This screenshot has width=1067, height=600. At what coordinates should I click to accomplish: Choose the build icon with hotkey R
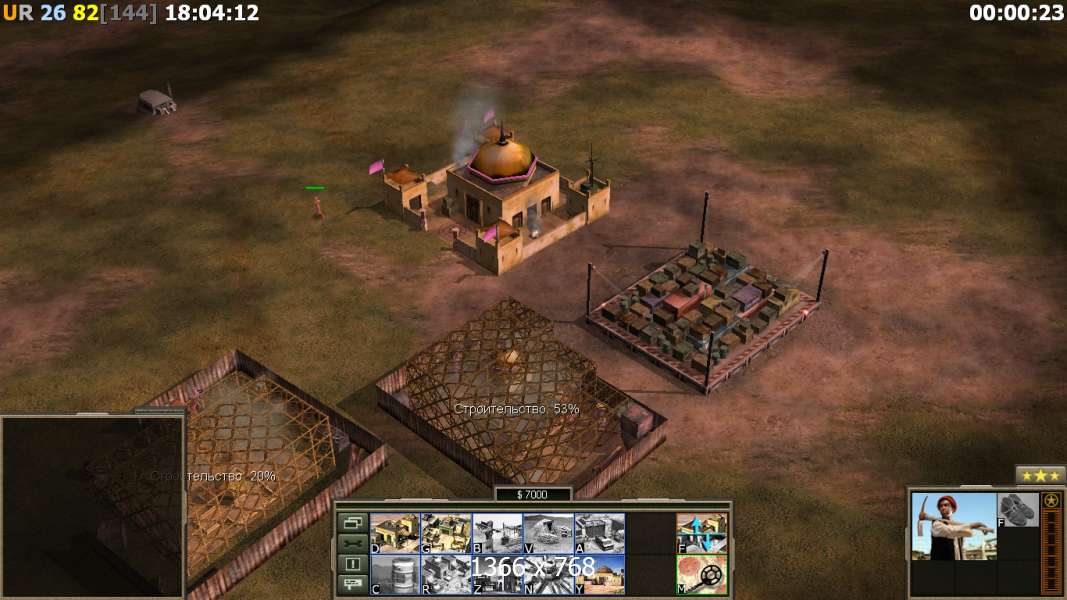coord(446,575)
